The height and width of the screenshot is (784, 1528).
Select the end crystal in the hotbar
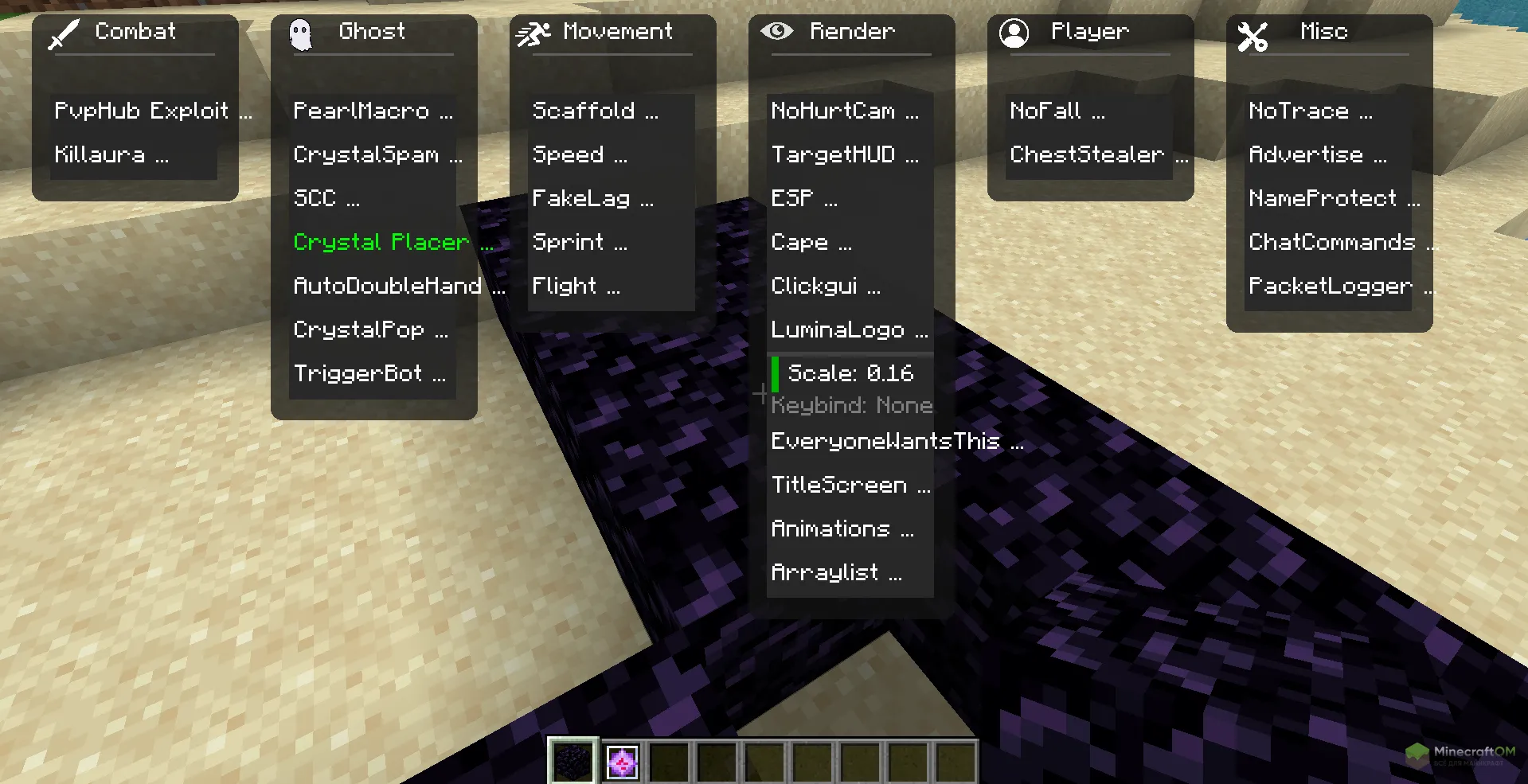point(623,761)
